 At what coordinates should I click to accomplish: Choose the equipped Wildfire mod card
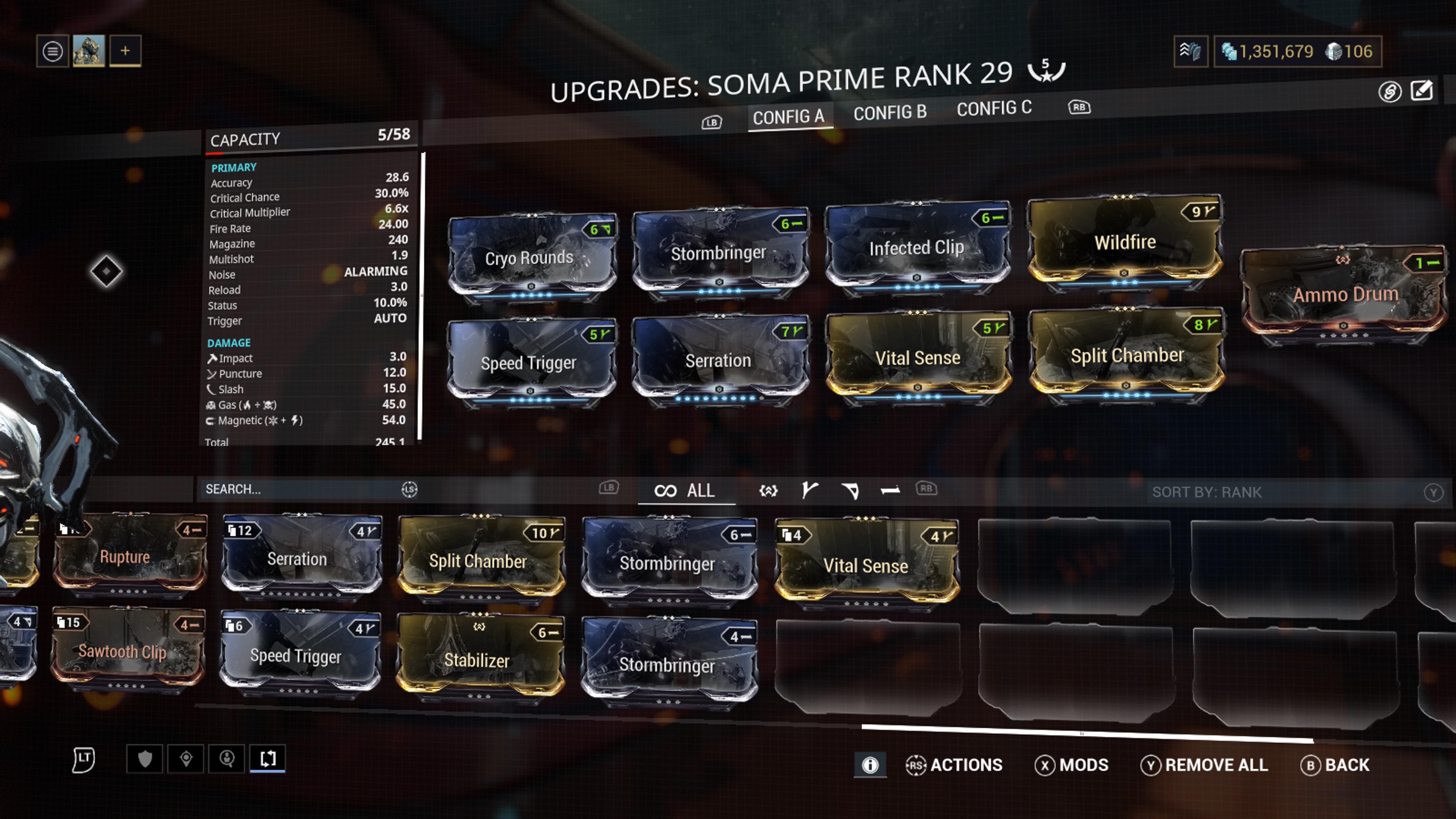1124,243
